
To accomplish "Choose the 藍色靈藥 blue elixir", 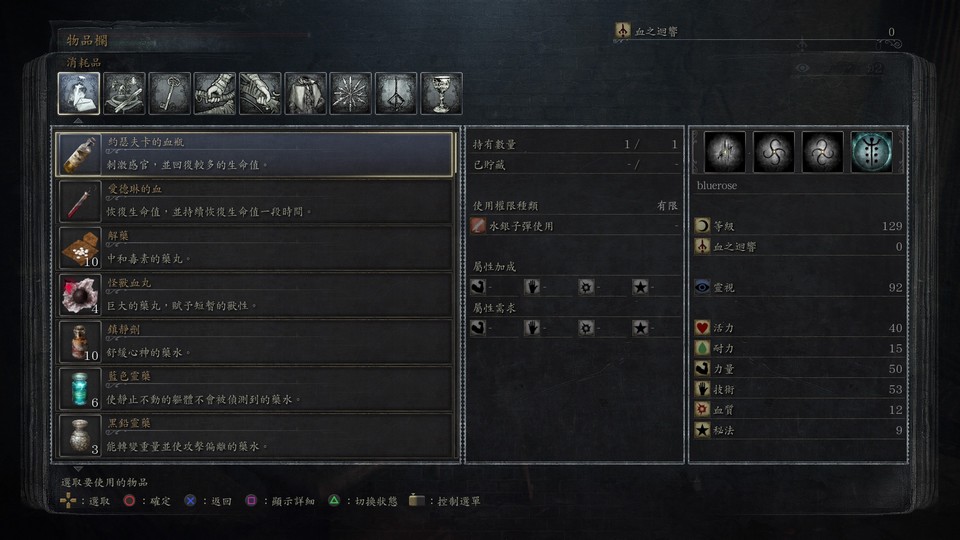I will click(x=256, y=389).
